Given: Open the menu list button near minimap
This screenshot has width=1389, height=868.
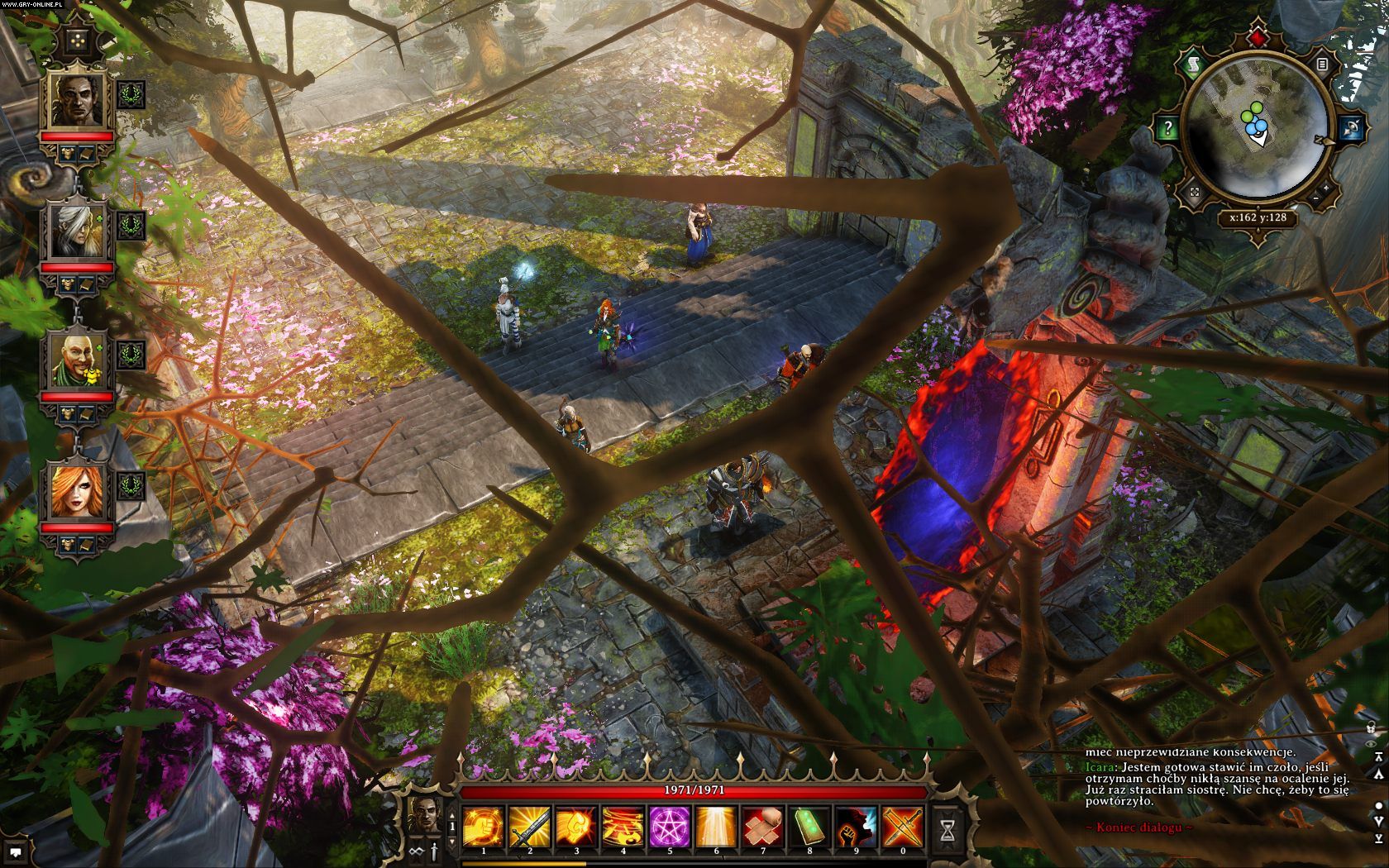Looking at the screenshot, I should pyautogui.click(x=1323, y=64).
